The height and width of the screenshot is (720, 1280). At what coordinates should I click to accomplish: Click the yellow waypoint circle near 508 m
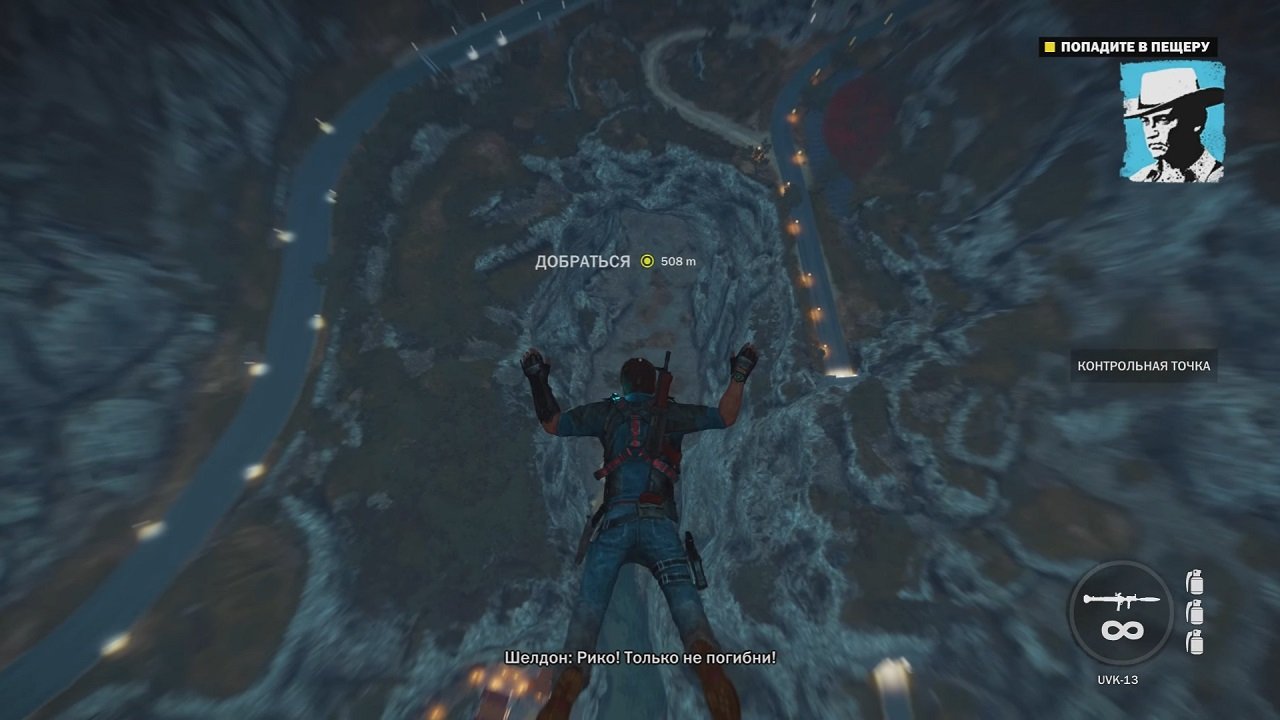point(647,263)
